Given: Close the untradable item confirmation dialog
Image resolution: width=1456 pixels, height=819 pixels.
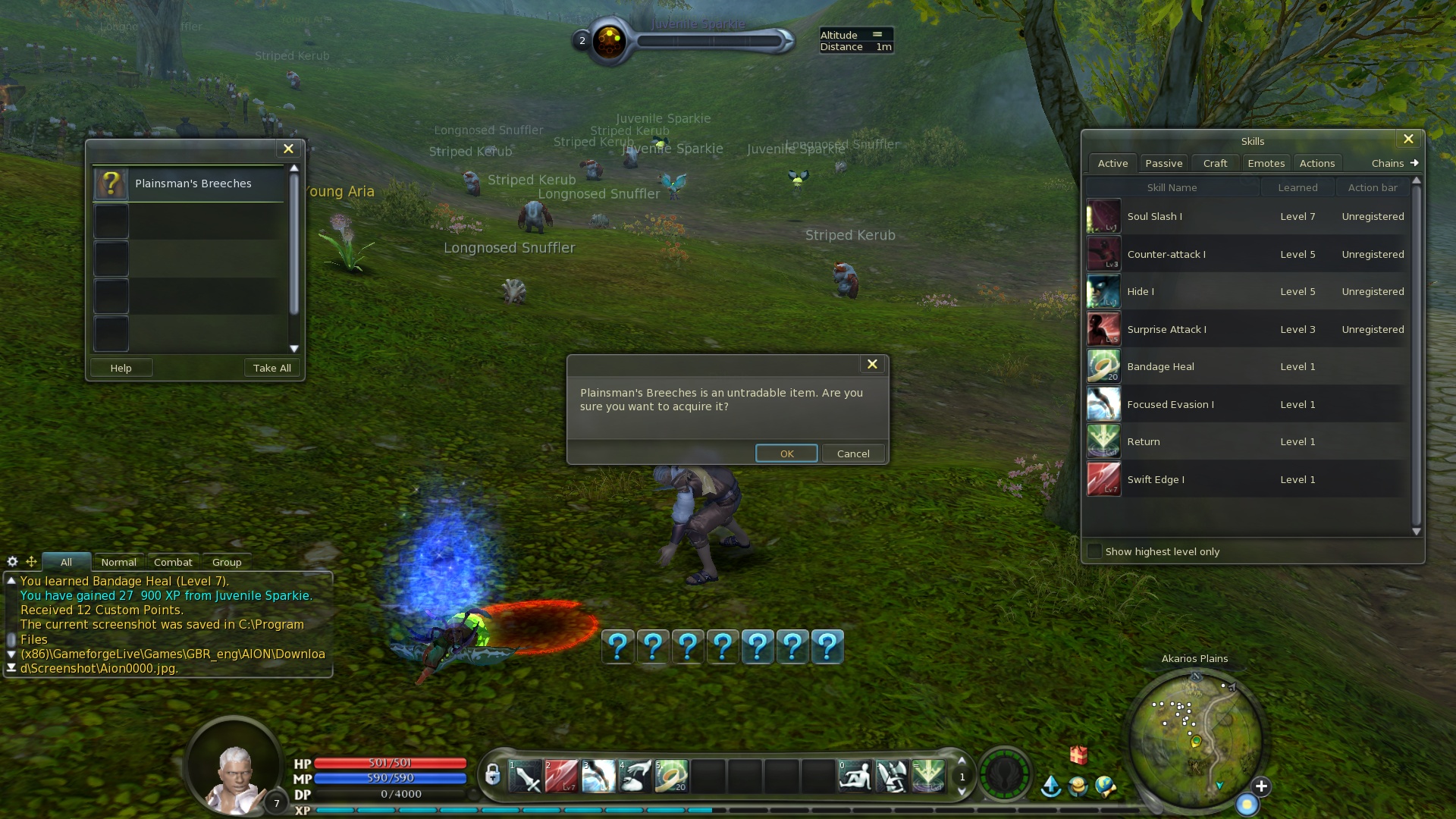Looking at the screenshot, I should [x=872, y=365].
